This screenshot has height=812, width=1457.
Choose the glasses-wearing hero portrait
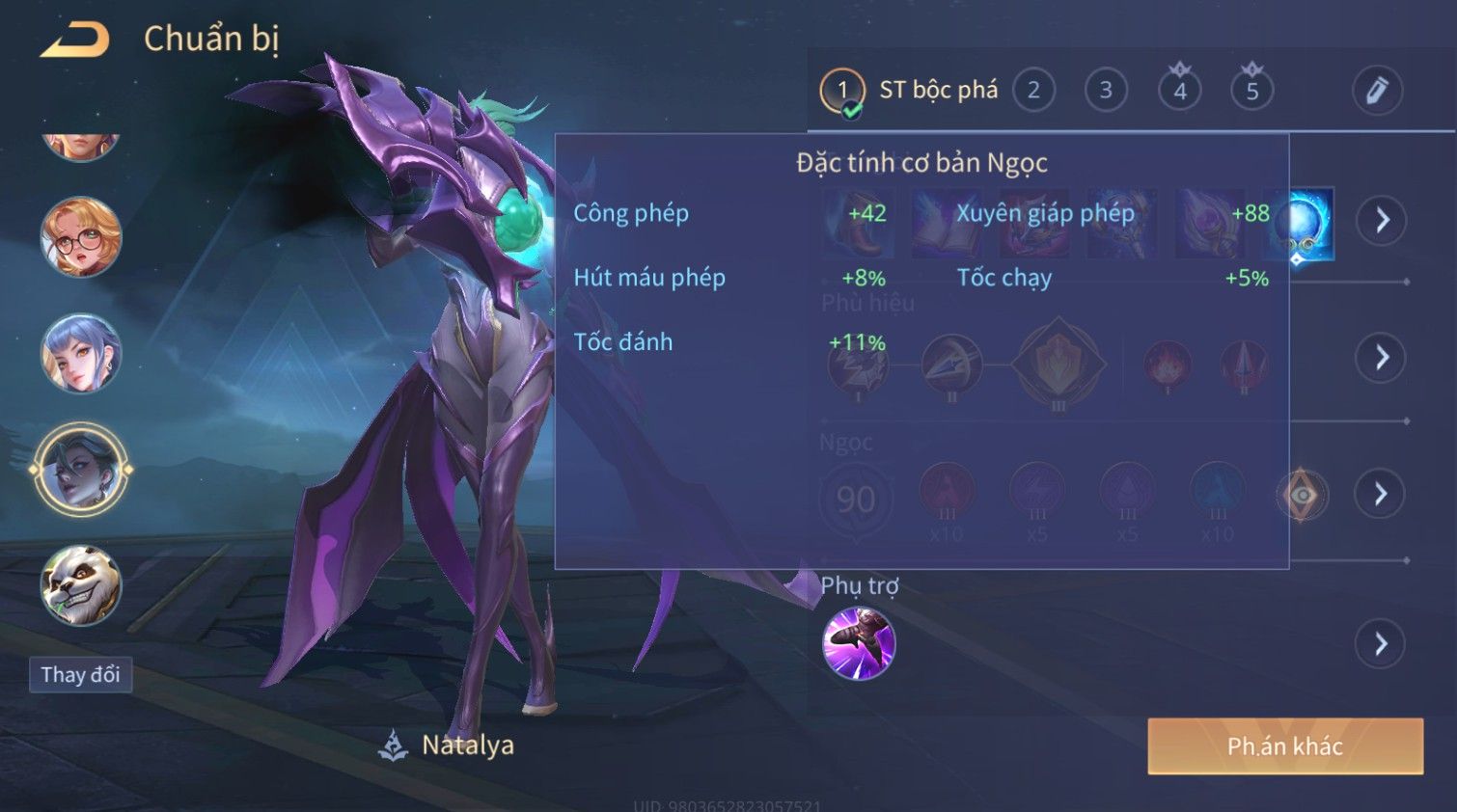81,237
